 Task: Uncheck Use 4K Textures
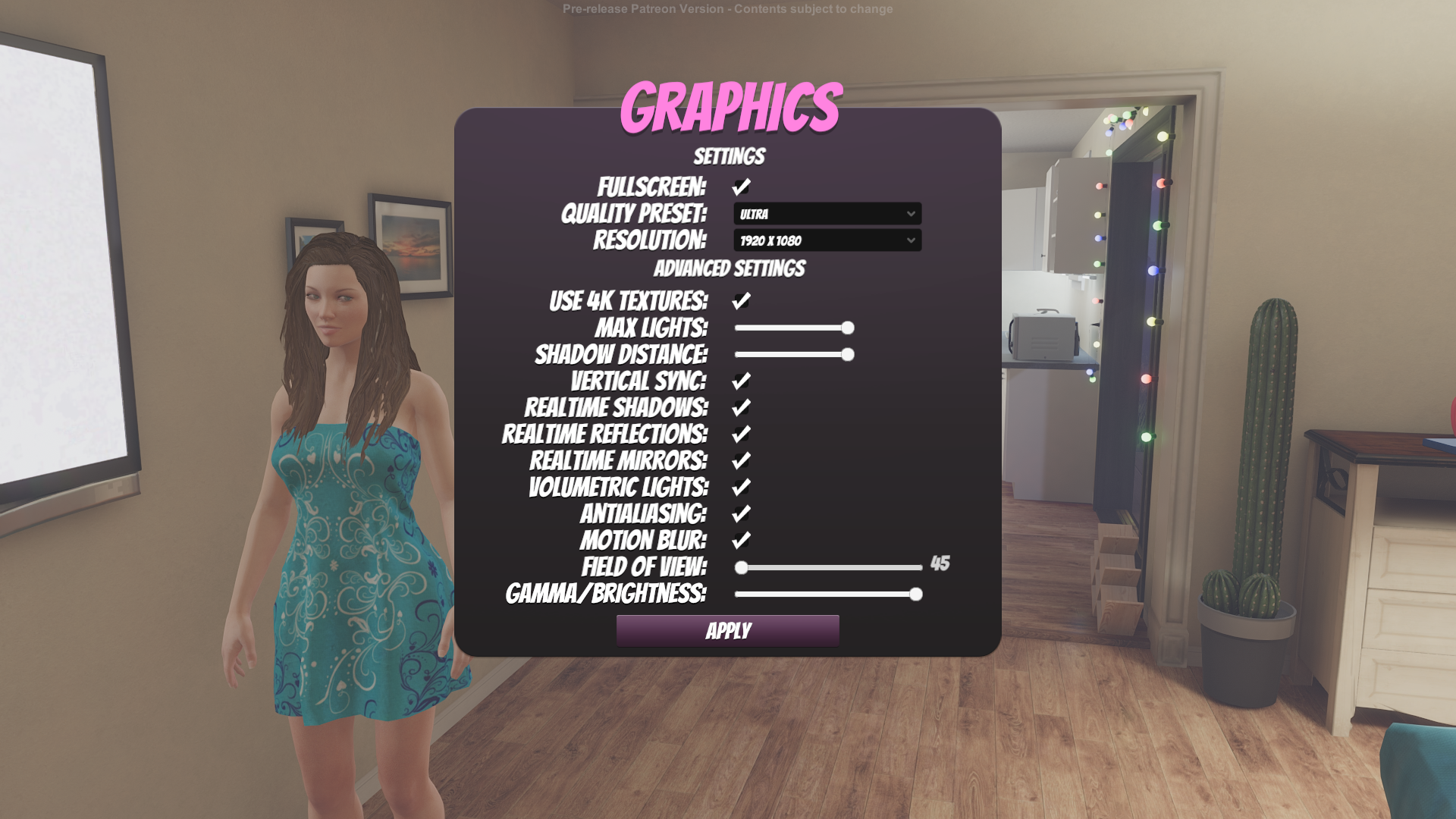741,300
